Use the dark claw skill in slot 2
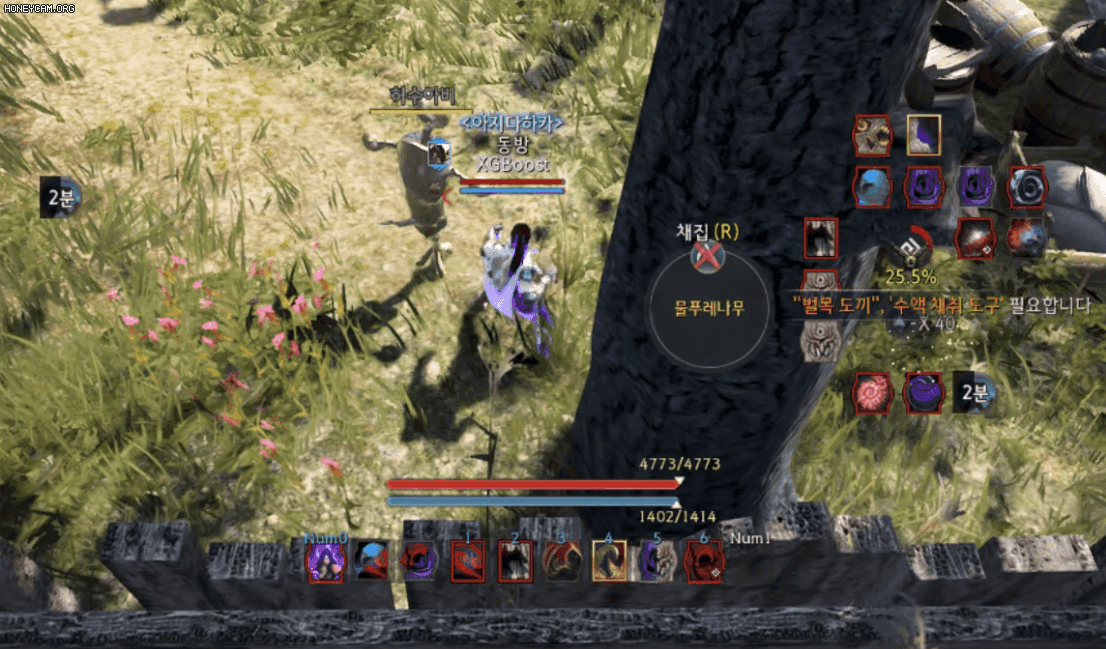The width and height of the screenshot is (1106, 649). [x=515, y=561]
